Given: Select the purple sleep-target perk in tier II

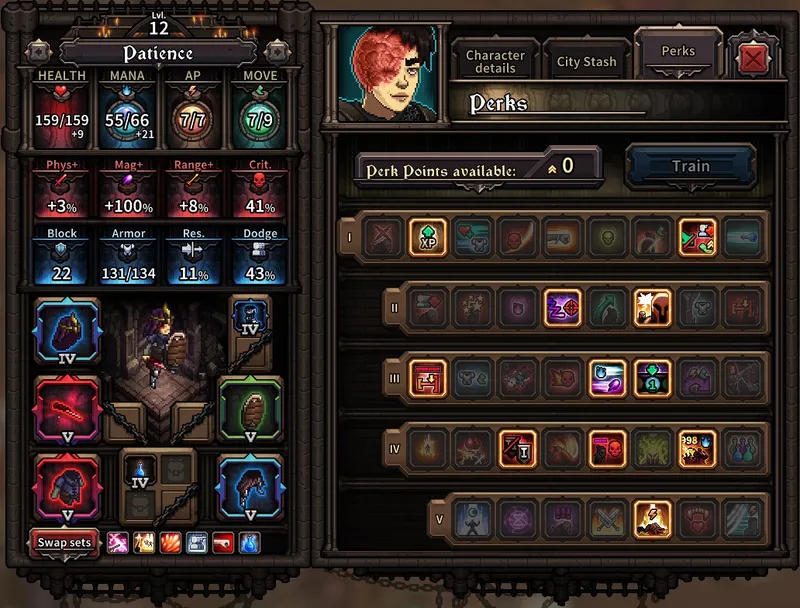Looking at the screenshot, I should tap(562, 308).
